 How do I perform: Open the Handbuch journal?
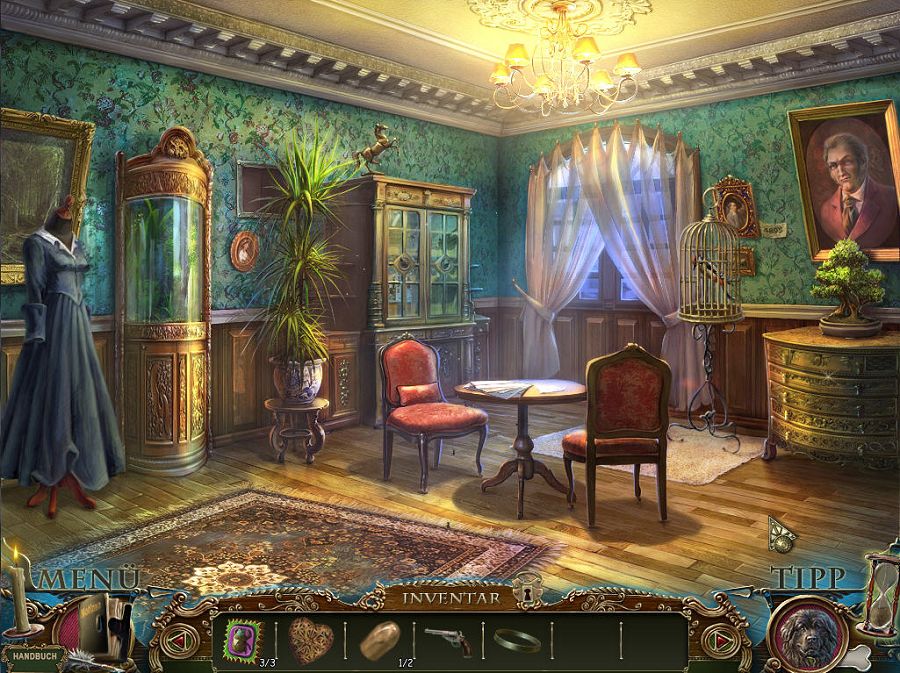(33, 656)
